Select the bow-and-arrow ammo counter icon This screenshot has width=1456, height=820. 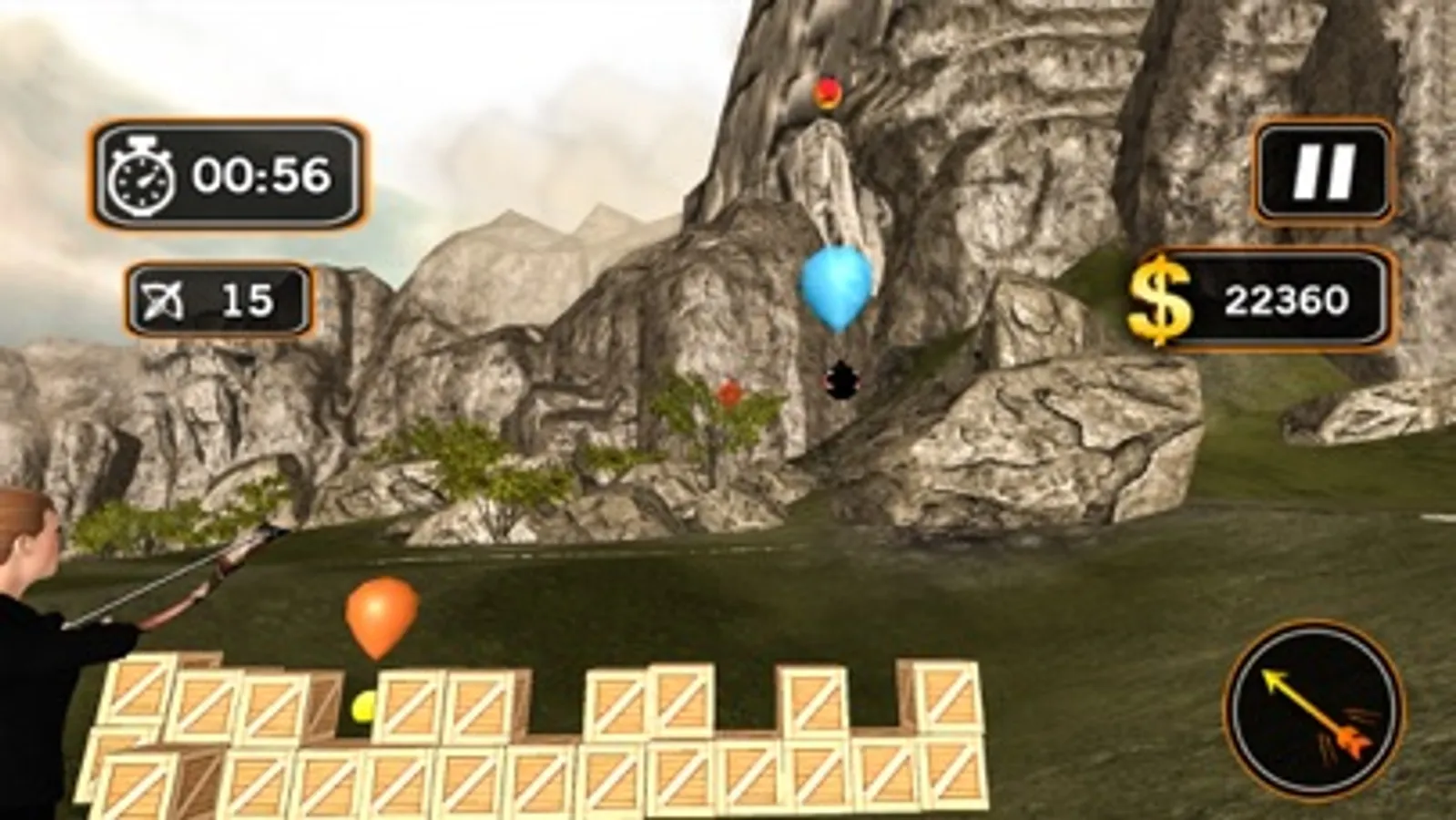(164, 295)
